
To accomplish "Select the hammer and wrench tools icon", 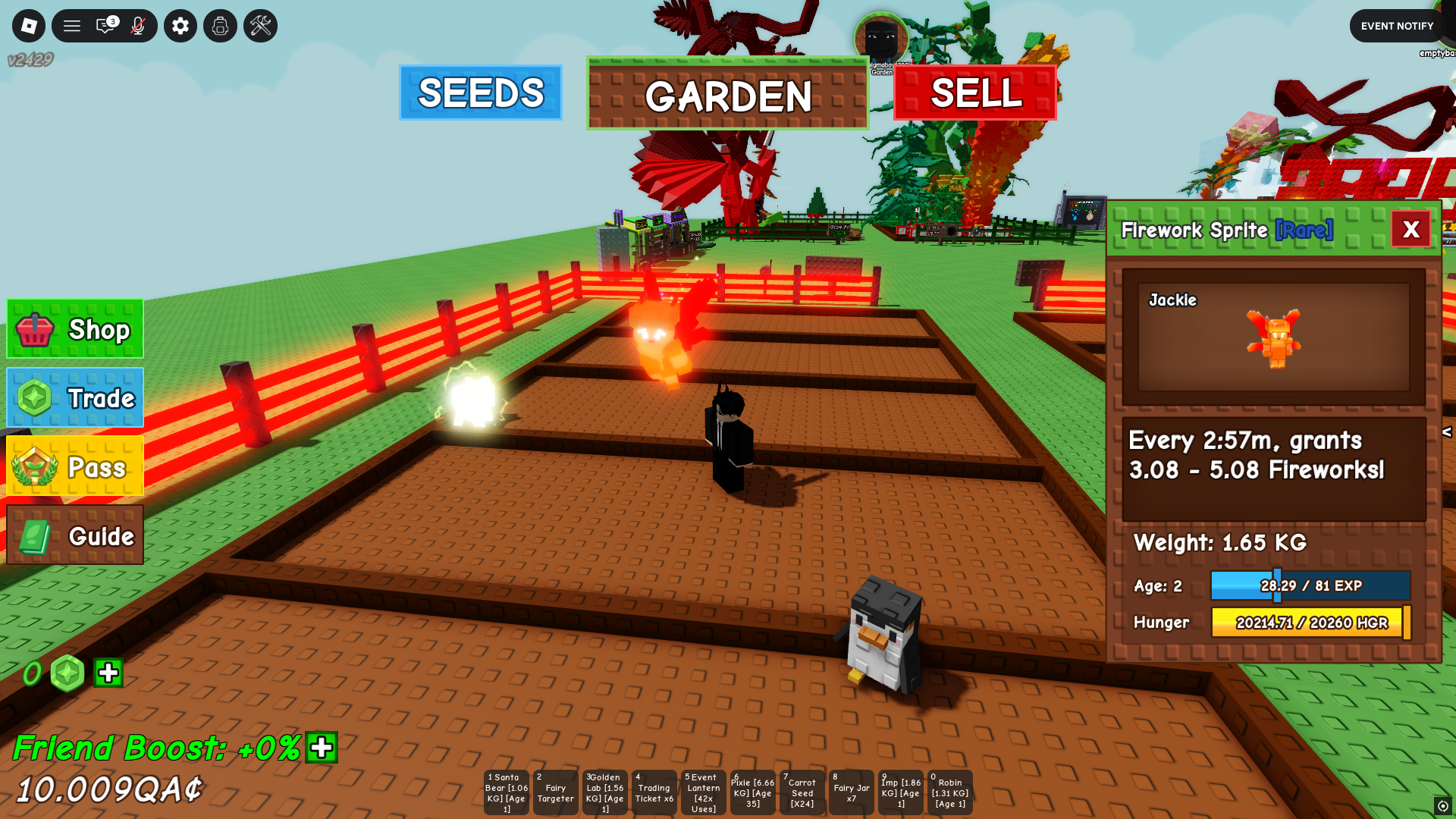I will pyautogui.click(x=259, y=25).
